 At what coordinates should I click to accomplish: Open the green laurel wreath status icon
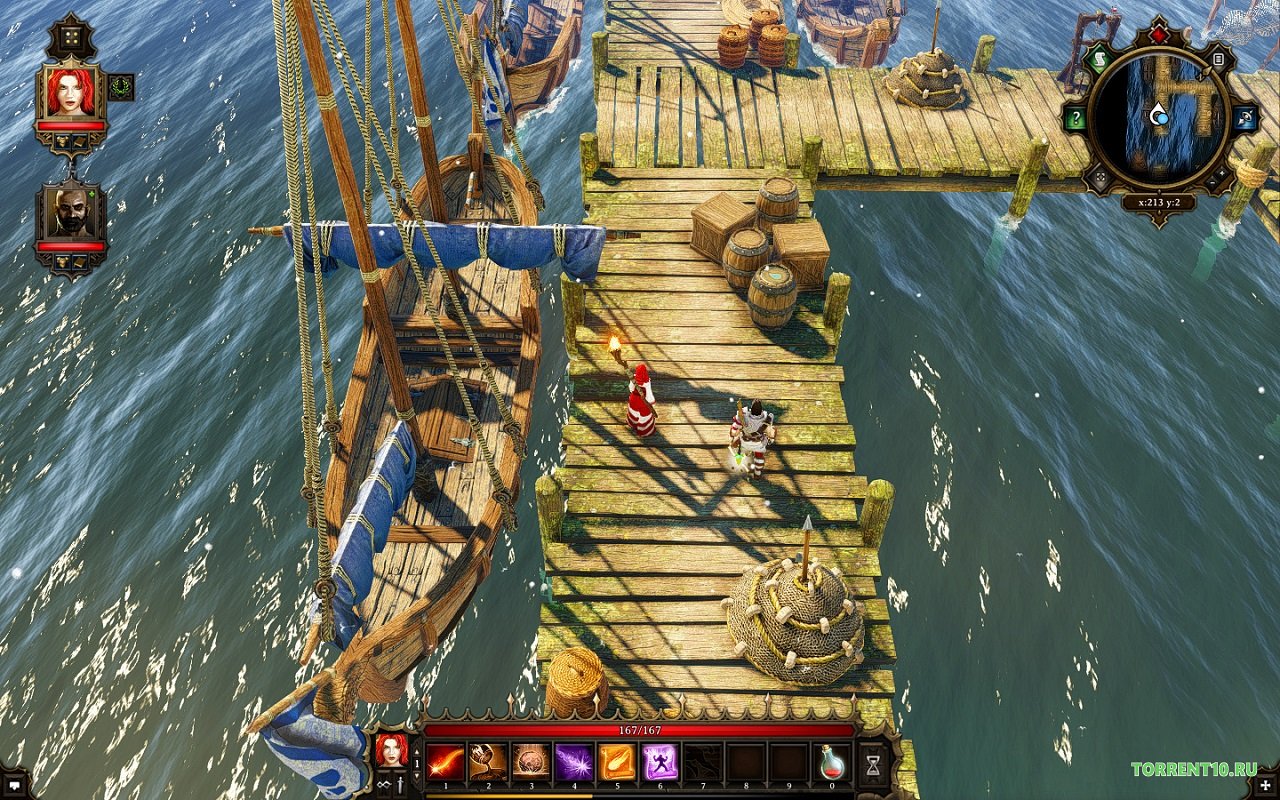[121, 87]
